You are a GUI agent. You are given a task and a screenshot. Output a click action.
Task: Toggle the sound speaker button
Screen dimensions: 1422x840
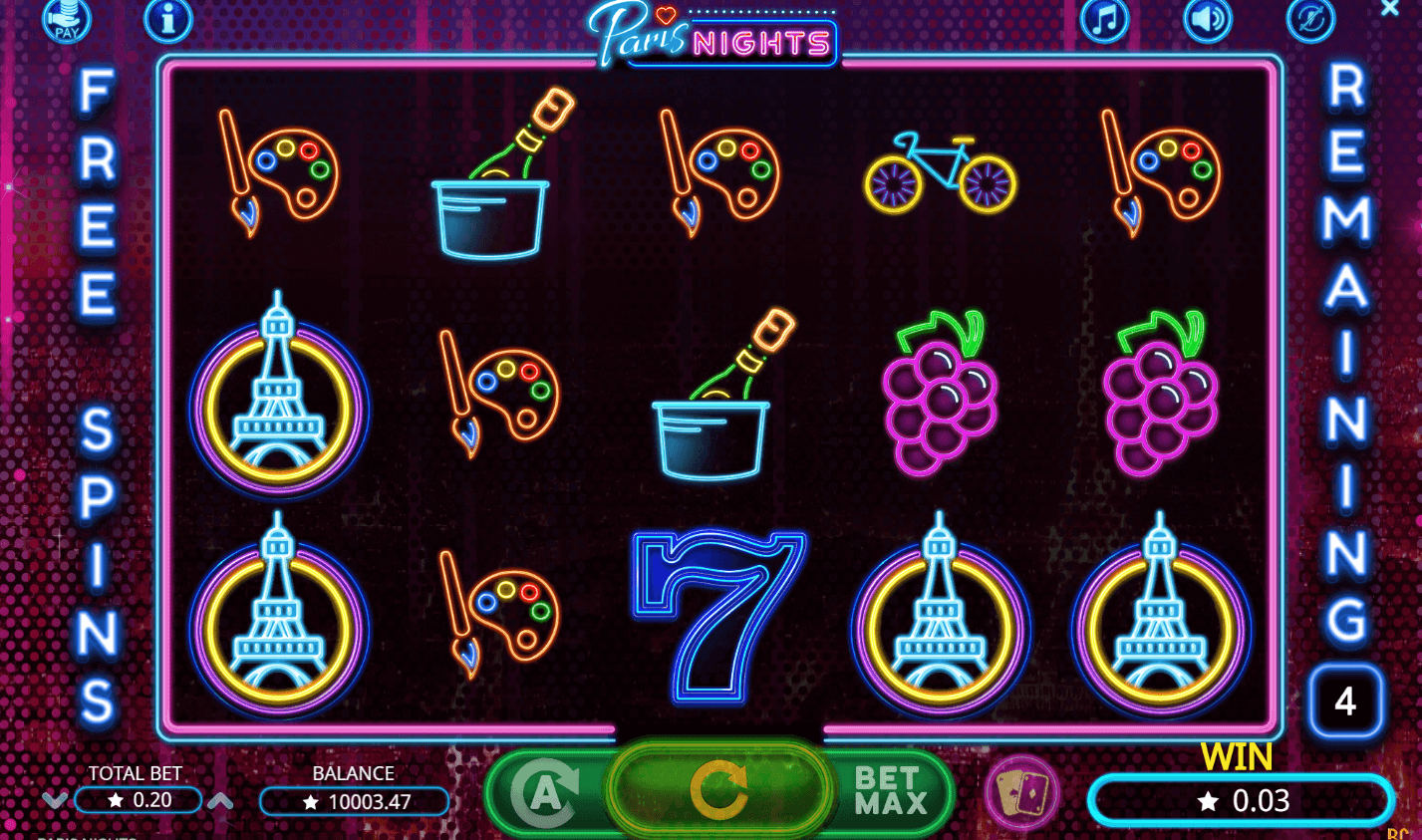(x=1208, y=19)
